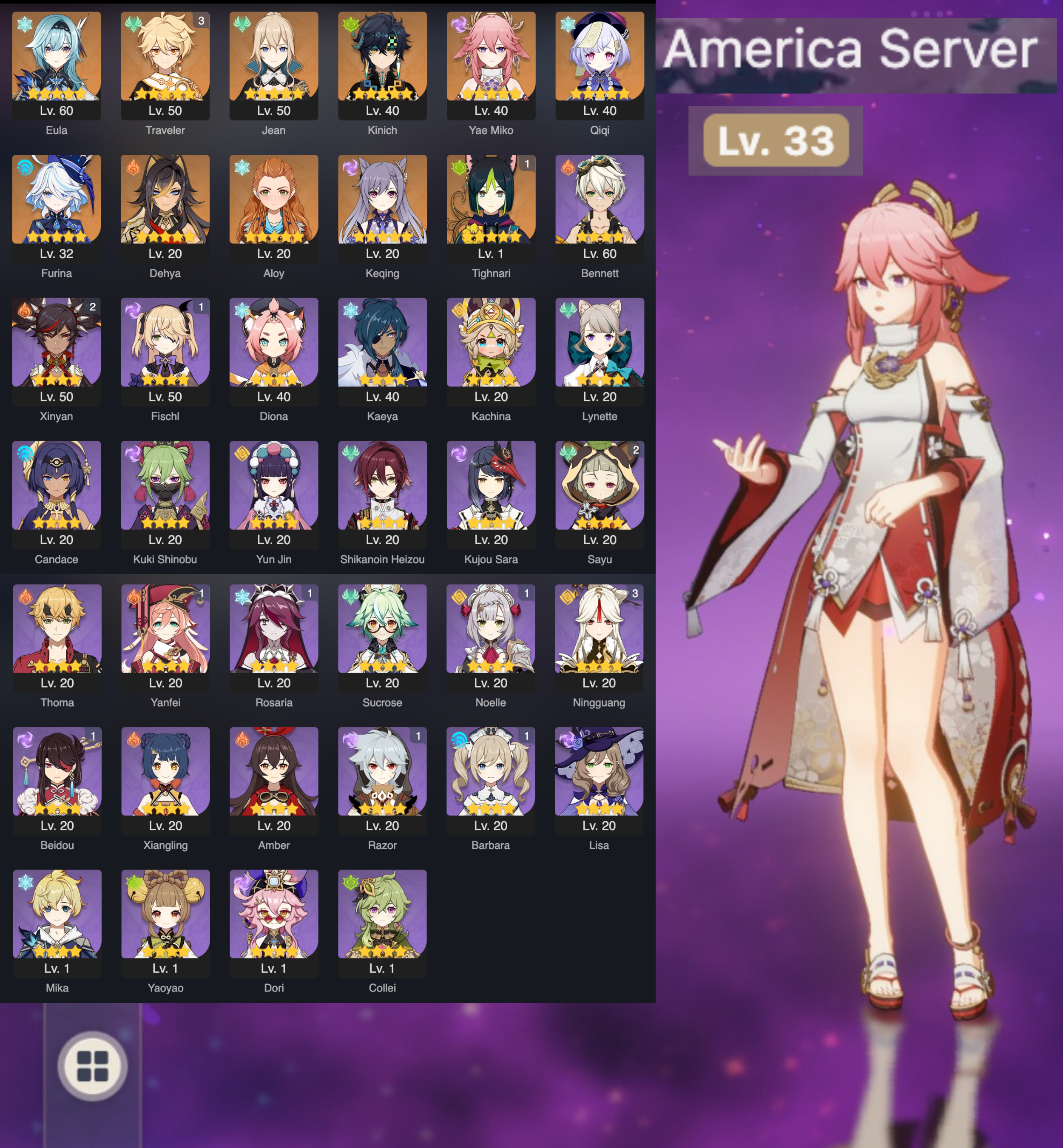Open the grid menu at bottom left
Viewport: 1063px width, 1148px height.
click(94, 1067)
